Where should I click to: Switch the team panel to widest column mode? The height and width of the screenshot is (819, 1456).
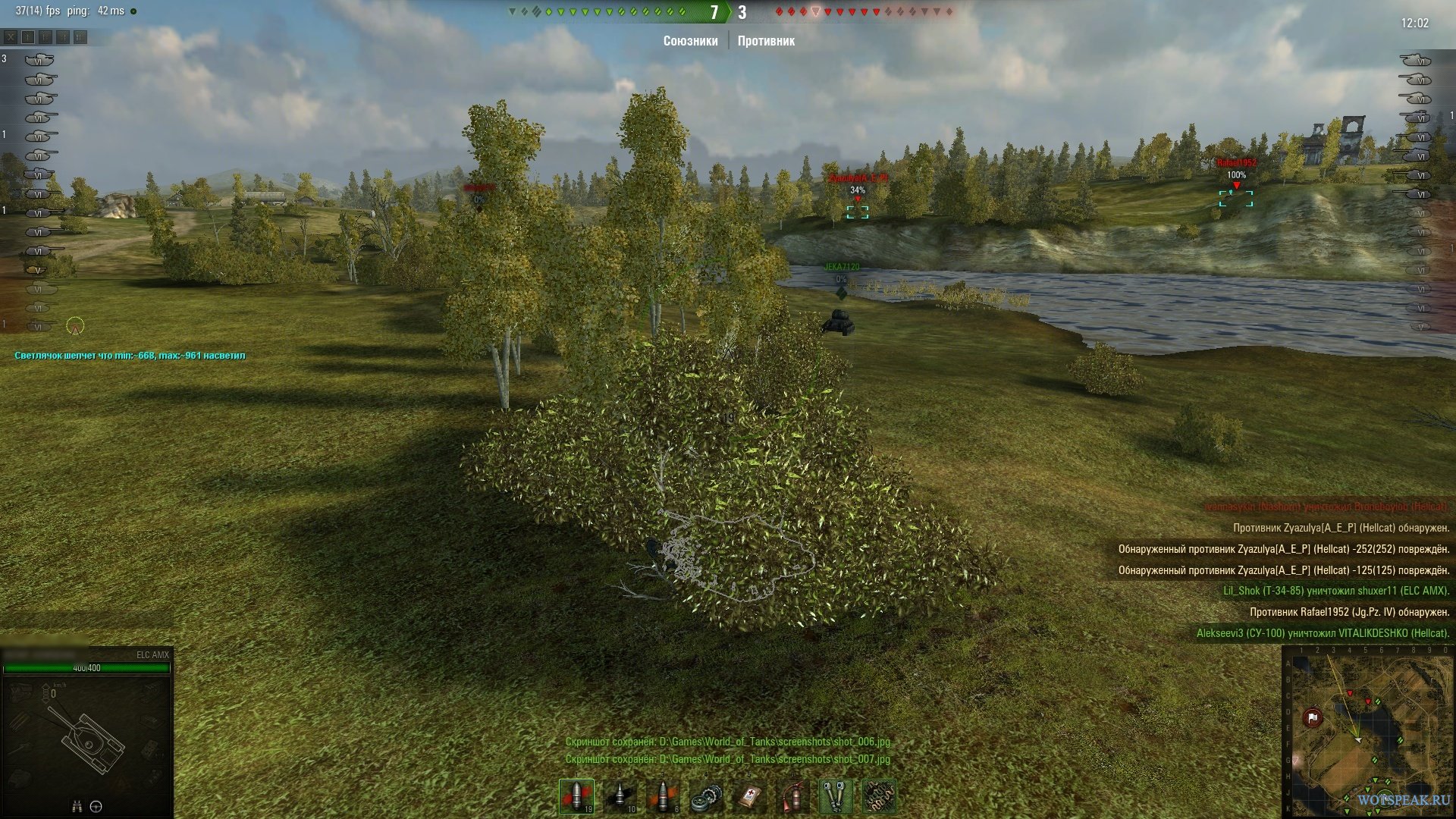[80, 36]
